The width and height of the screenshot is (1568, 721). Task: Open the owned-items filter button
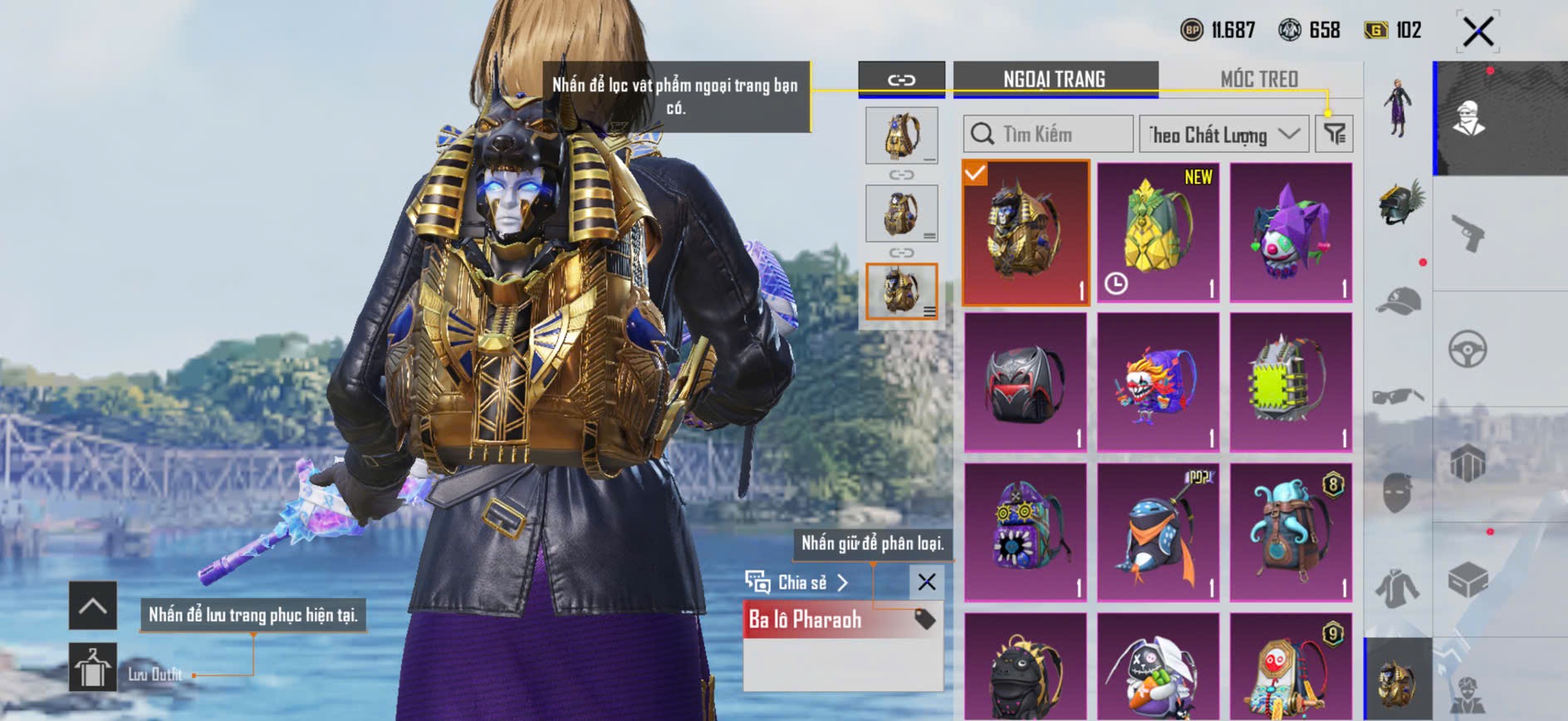click(1334, 134)
